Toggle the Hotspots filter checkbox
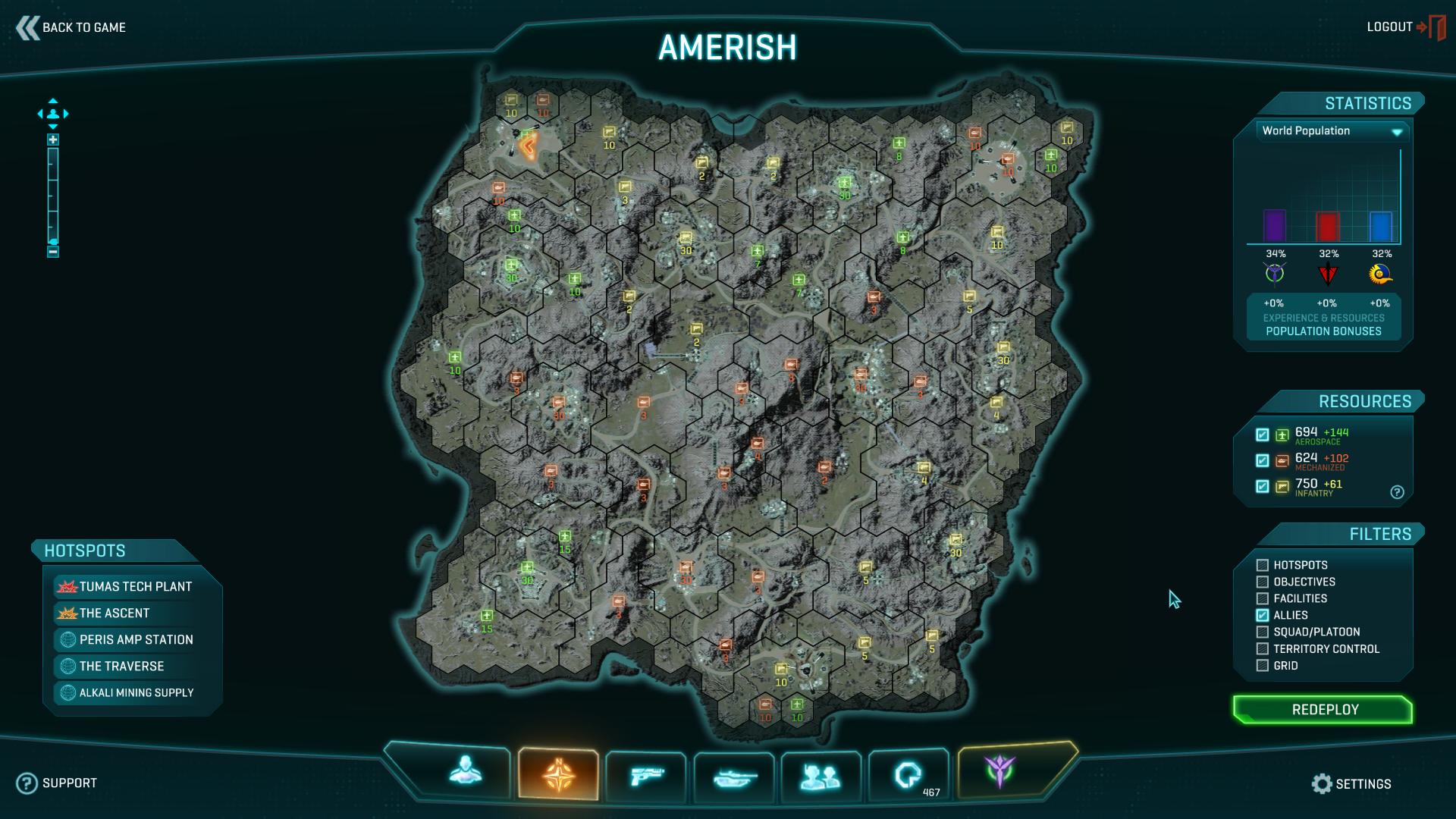 coord(1263,566)
